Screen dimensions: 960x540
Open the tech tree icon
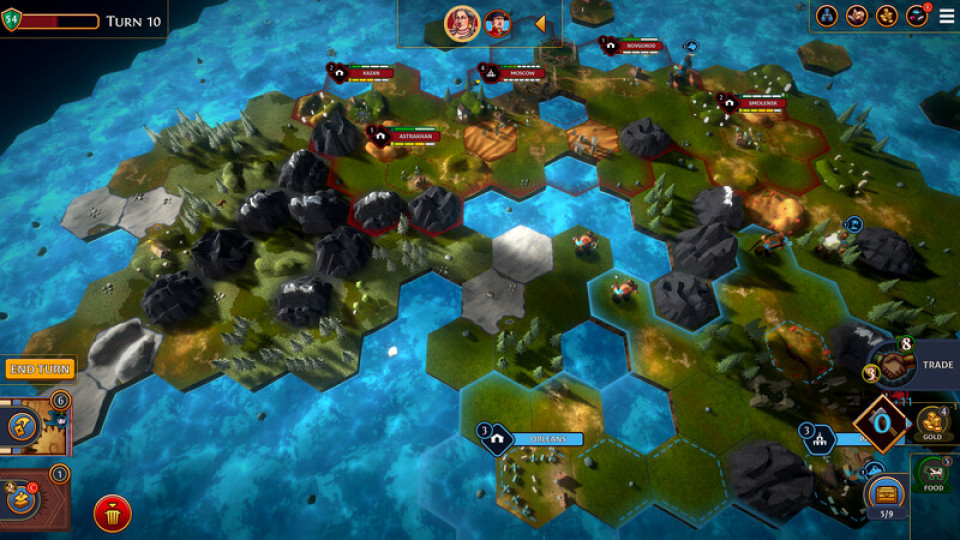[x=826, y=16]
